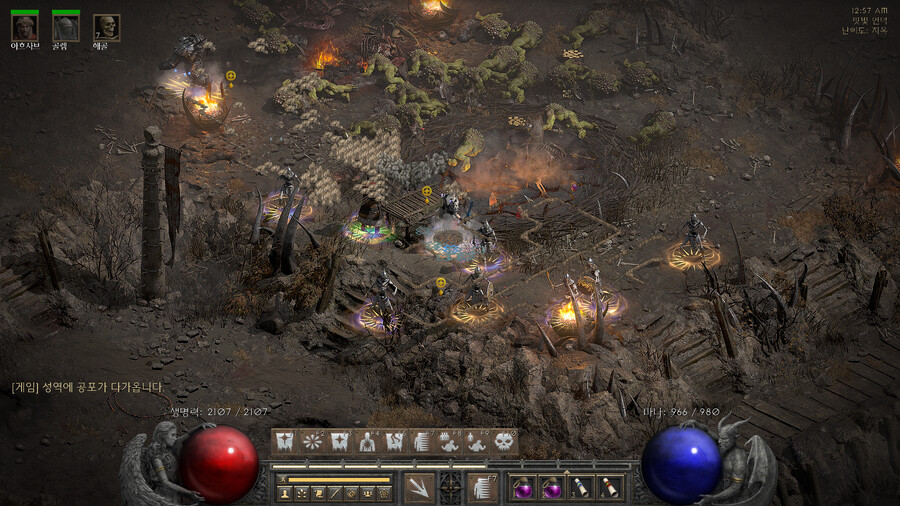Choose the F4 humanoid figure skill
900x506 pixels.
pyautogui.click(x=367, y=441)
